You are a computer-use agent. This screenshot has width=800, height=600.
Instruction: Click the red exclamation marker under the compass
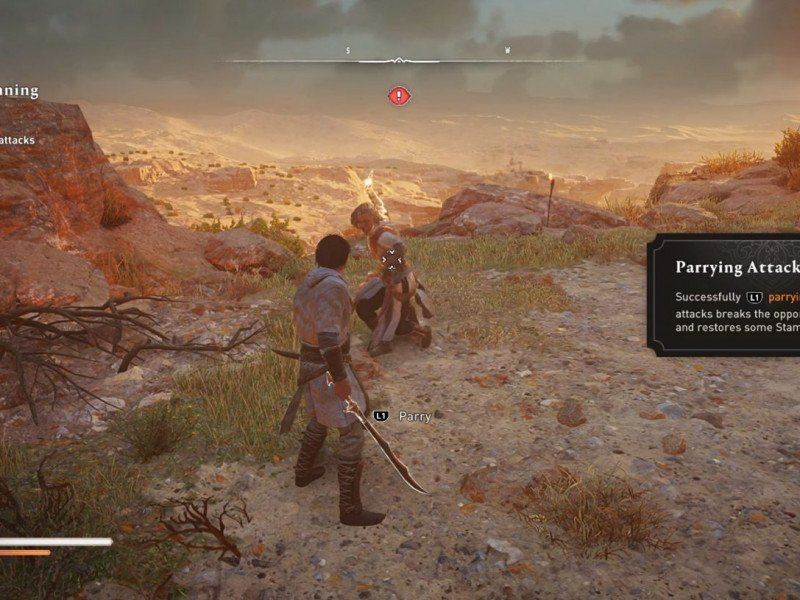399,96
